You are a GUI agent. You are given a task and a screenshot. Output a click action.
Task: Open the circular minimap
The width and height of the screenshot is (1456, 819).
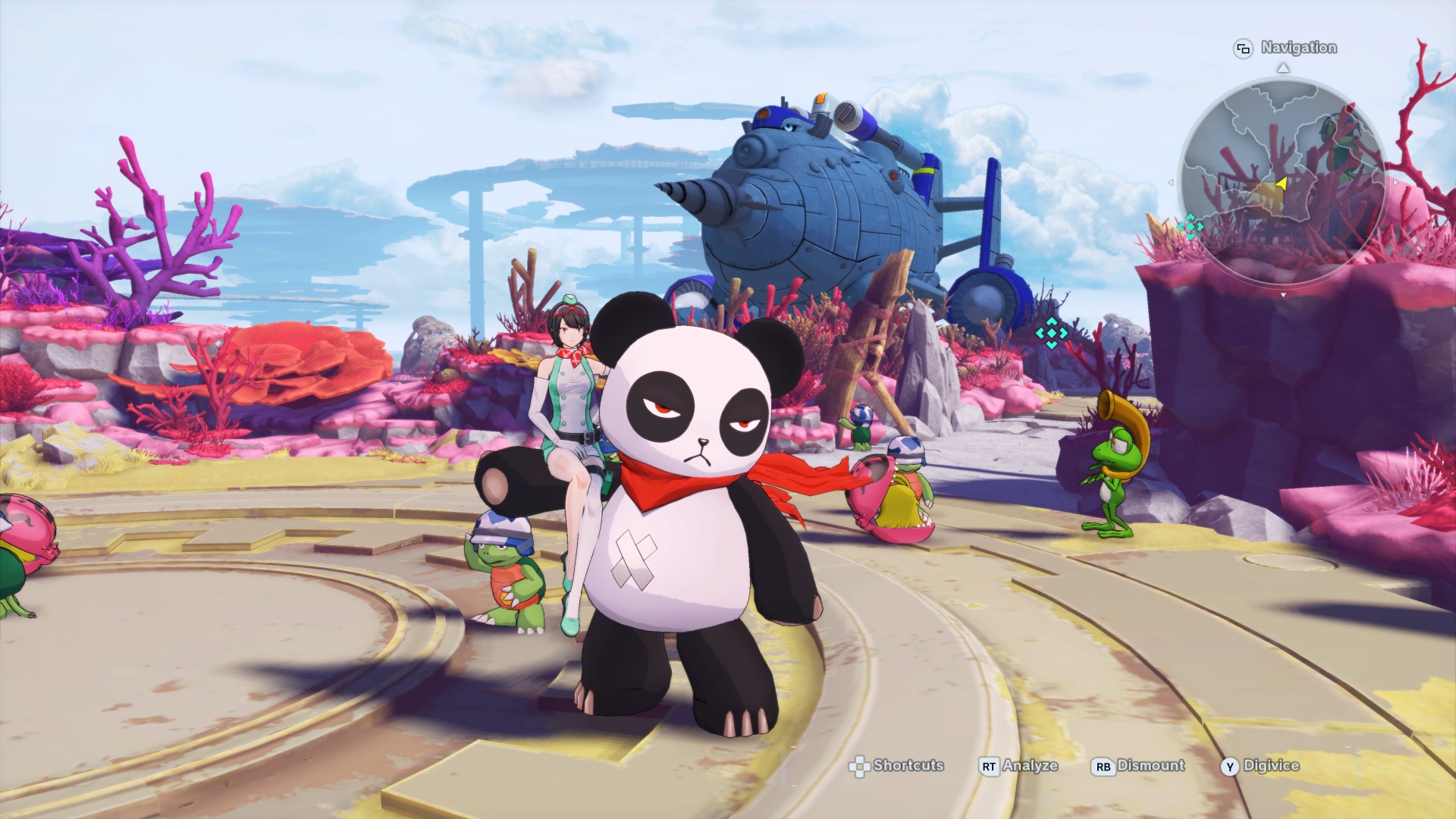tap(1282, 182)
